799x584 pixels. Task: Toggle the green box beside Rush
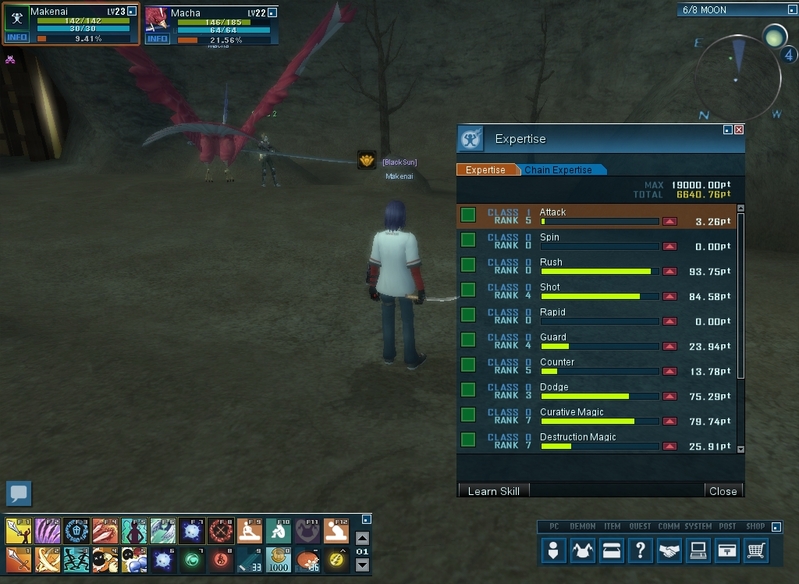[x=467, y=265]
